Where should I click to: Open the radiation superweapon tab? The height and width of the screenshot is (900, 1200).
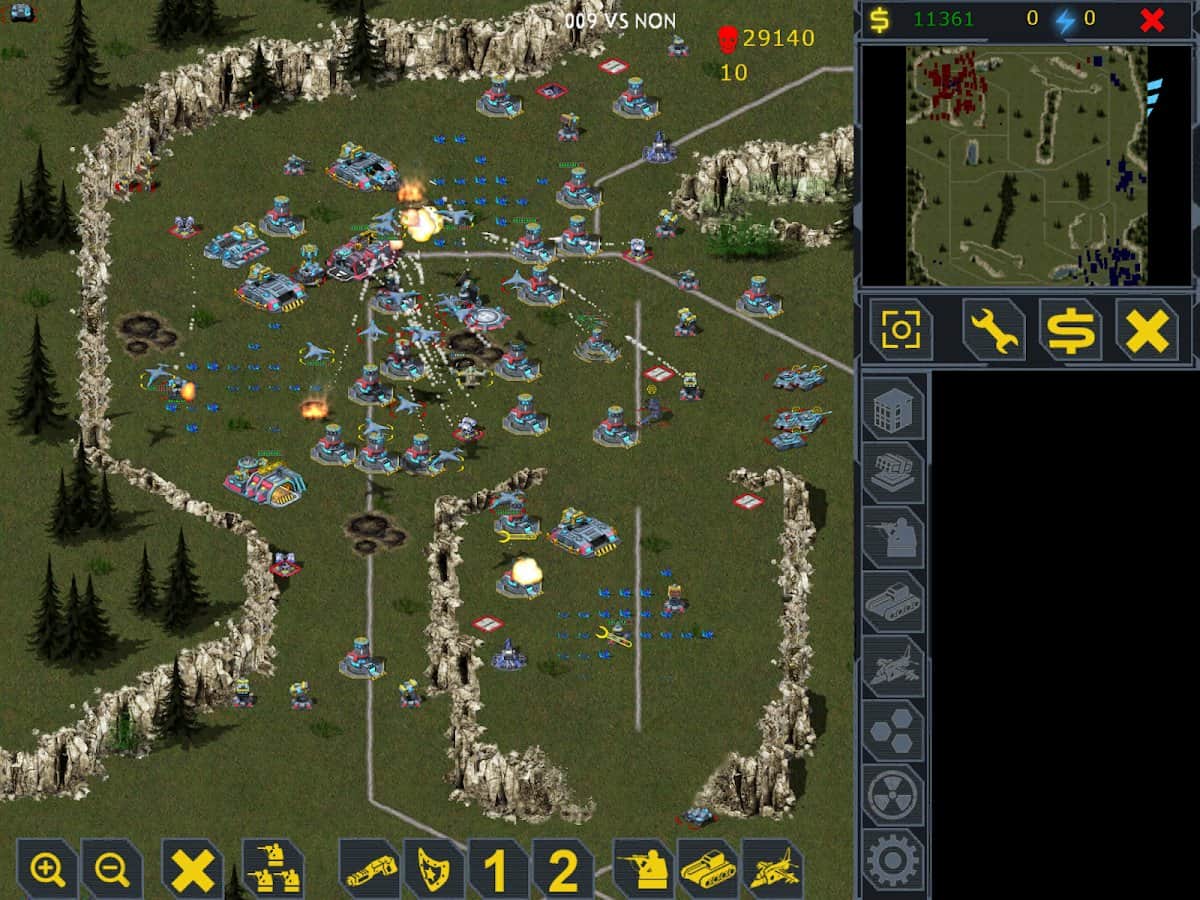pos(893,795)
